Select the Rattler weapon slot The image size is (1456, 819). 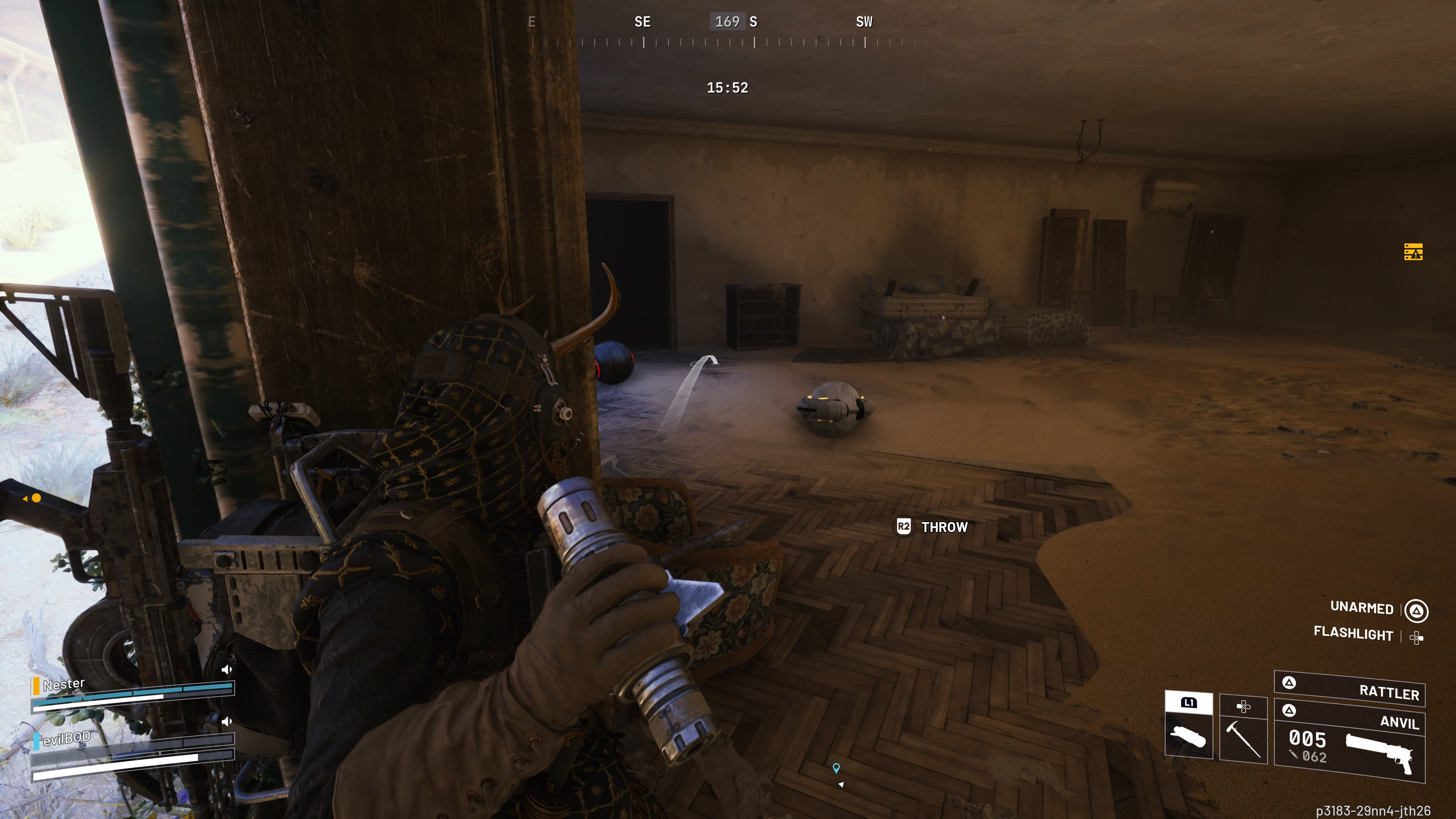pyautogui.click(x=1350, y=689)
